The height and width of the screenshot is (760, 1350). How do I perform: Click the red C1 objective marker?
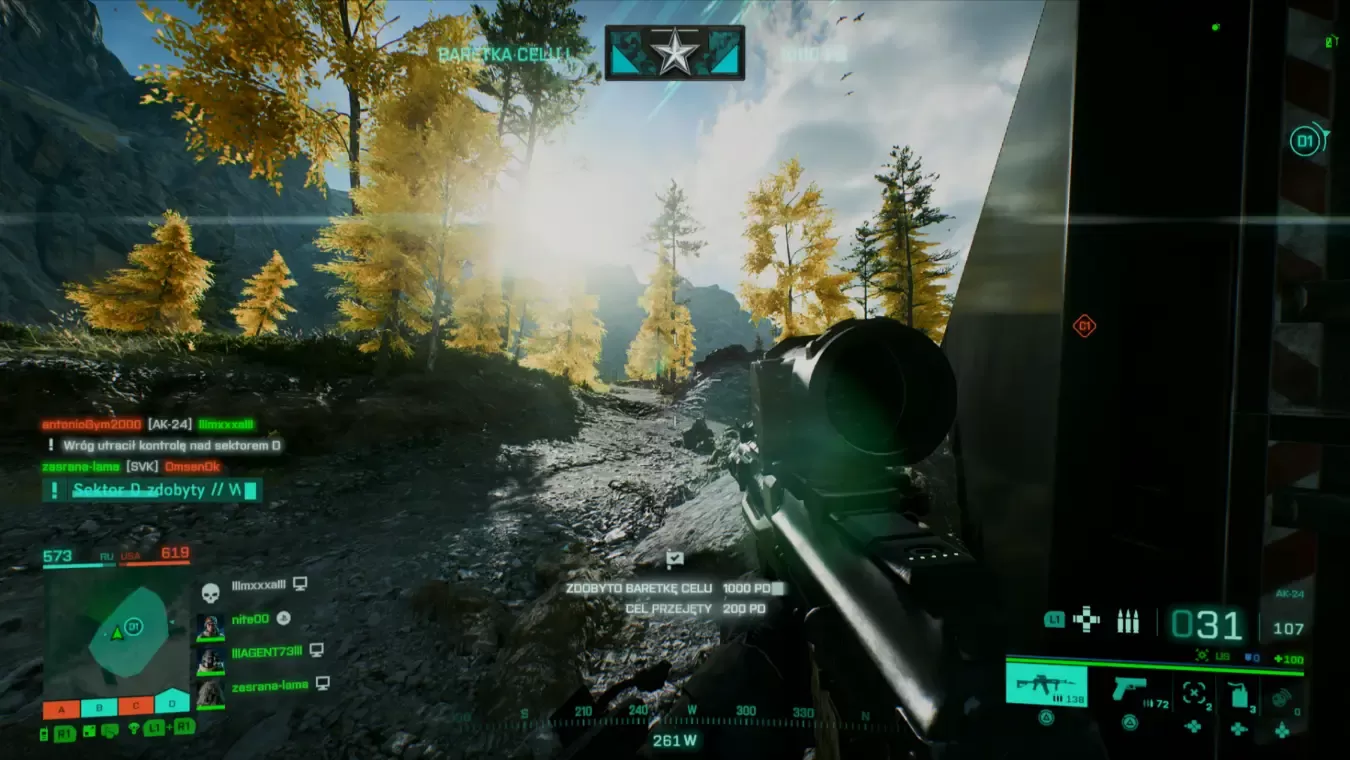click(1084, 326)
